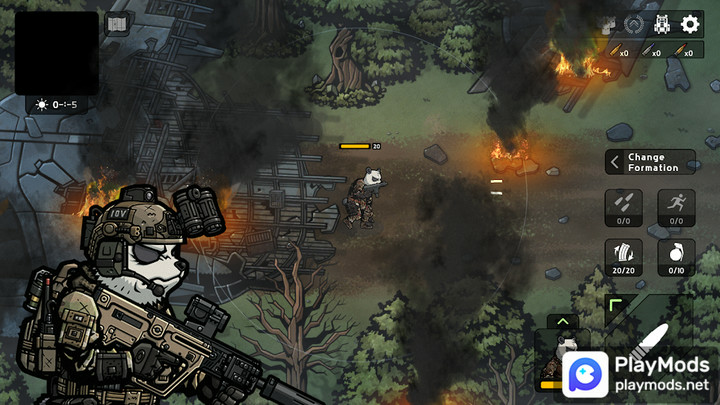Viewport: 720px width, 405px height.
Task: Tap the PlayMods watermark logo
Action: [640, 372]
